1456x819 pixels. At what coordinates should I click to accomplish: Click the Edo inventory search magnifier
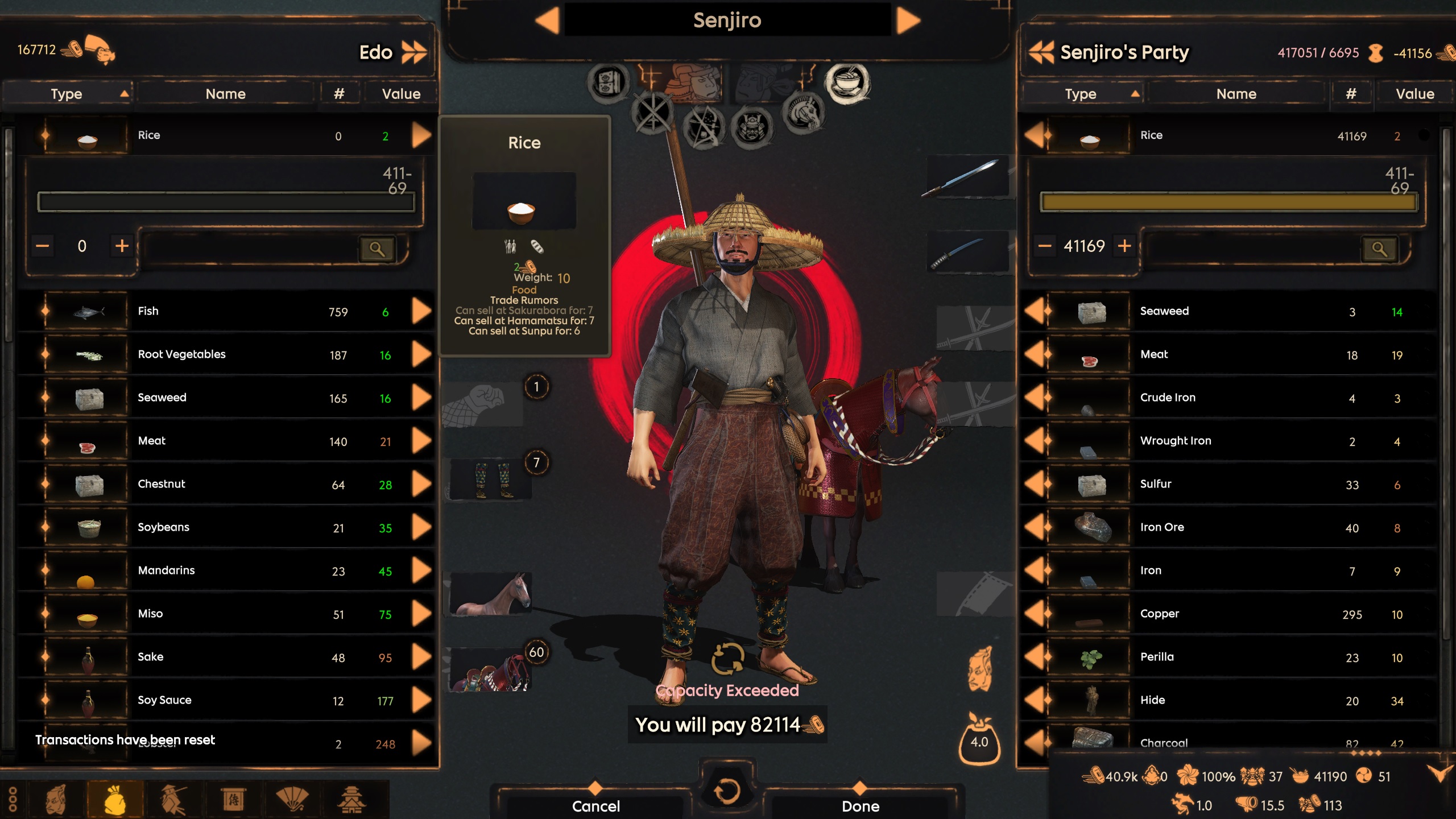377,249
